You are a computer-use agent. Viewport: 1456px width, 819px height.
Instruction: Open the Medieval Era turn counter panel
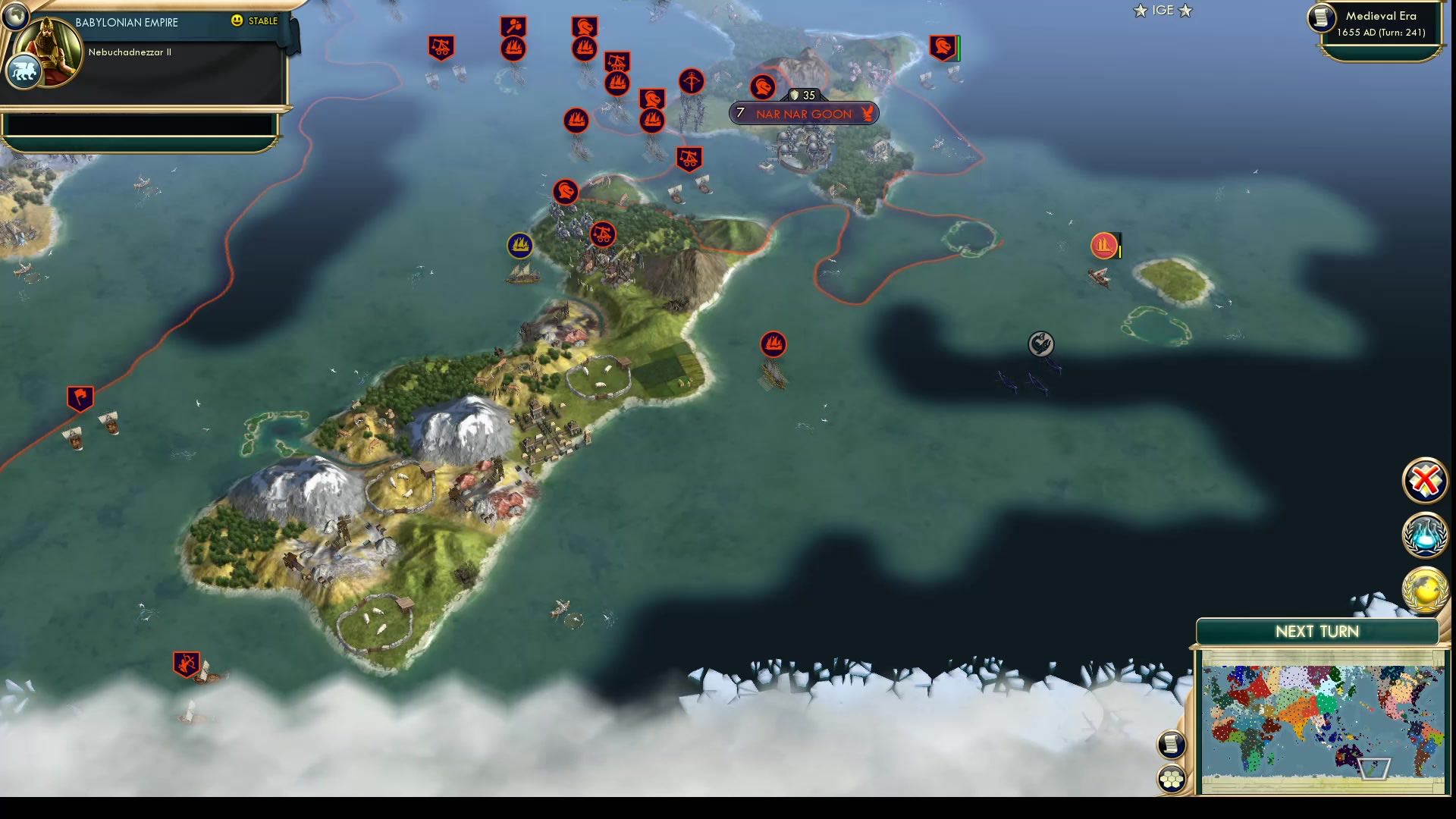[x=1377, y=23]
